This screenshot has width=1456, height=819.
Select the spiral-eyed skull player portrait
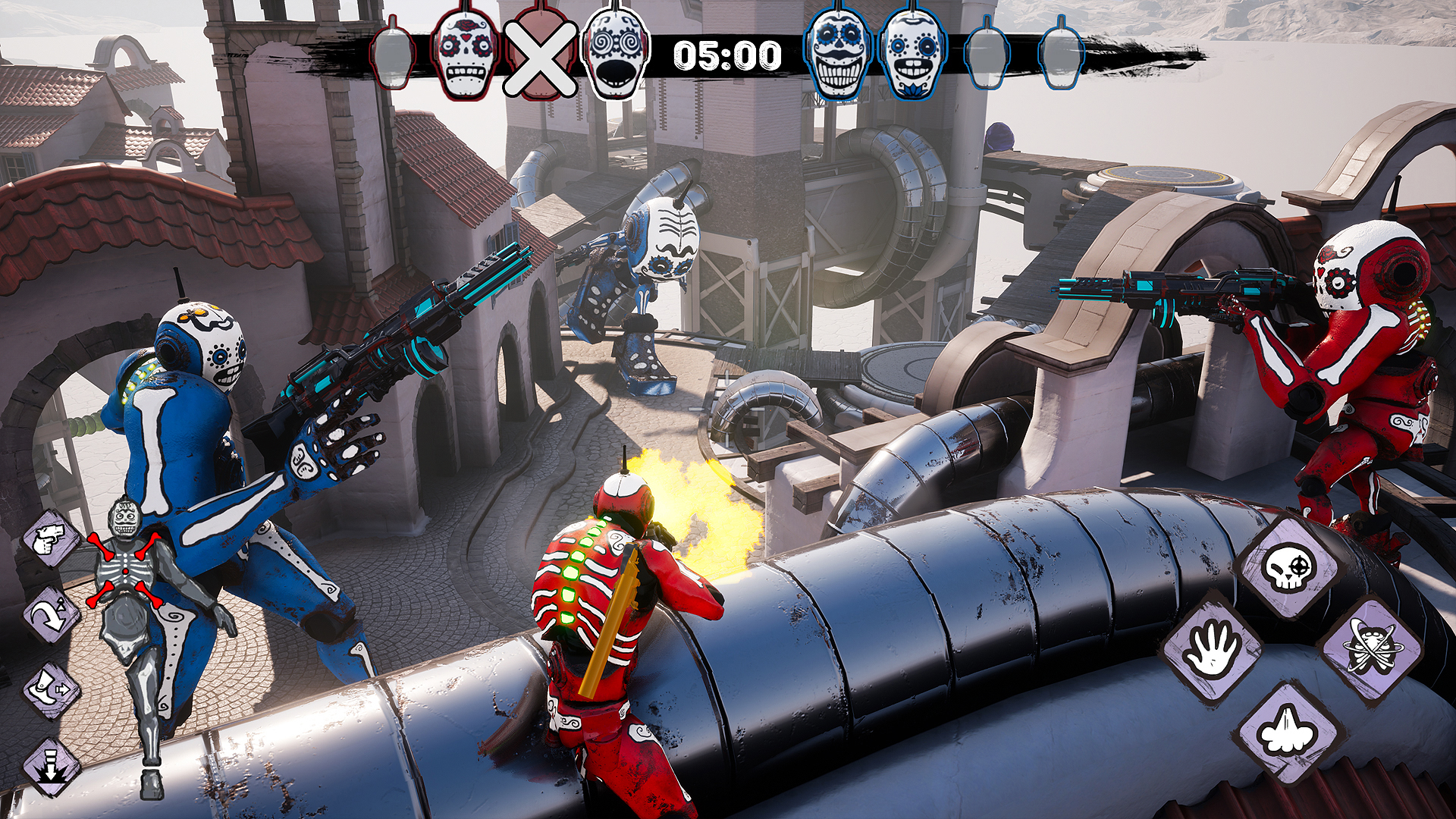click(x=615, y=55)
